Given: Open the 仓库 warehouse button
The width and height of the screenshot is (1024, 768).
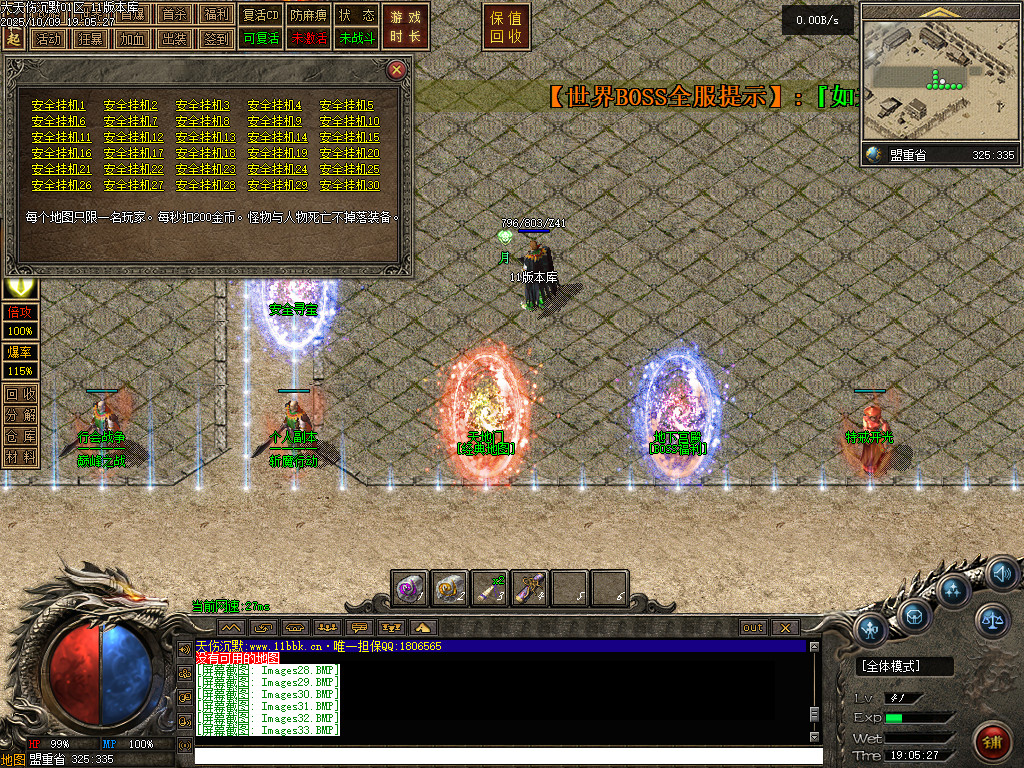Looking at the screenshot, I should click(x=20, y=436).
